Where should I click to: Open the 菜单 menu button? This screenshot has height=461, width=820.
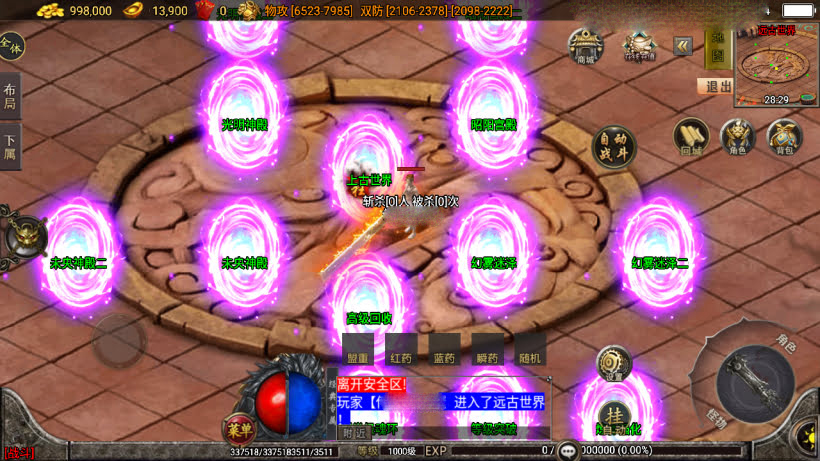coord(238,428)
